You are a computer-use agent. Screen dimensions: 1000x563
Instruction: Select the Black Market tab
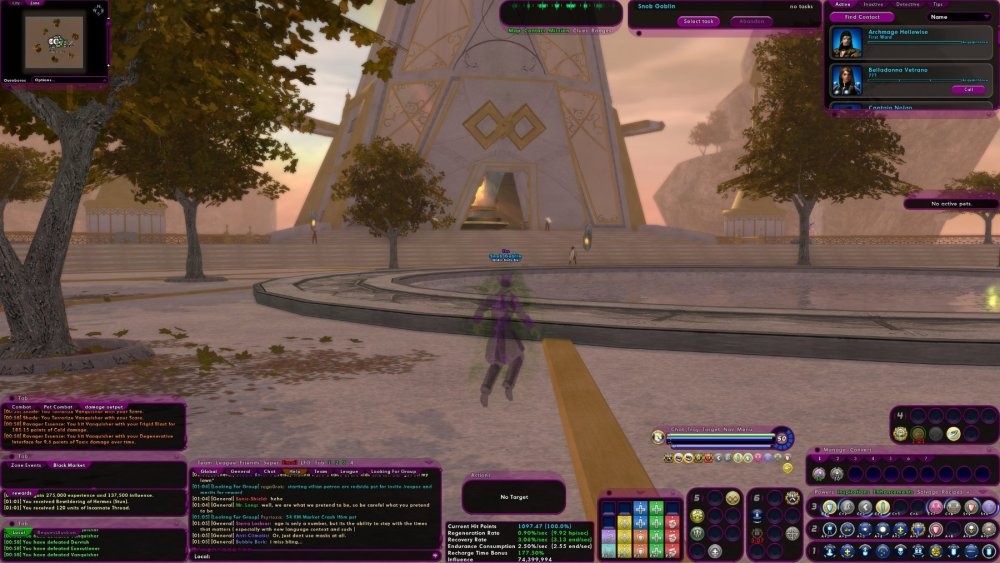[70, 465]
